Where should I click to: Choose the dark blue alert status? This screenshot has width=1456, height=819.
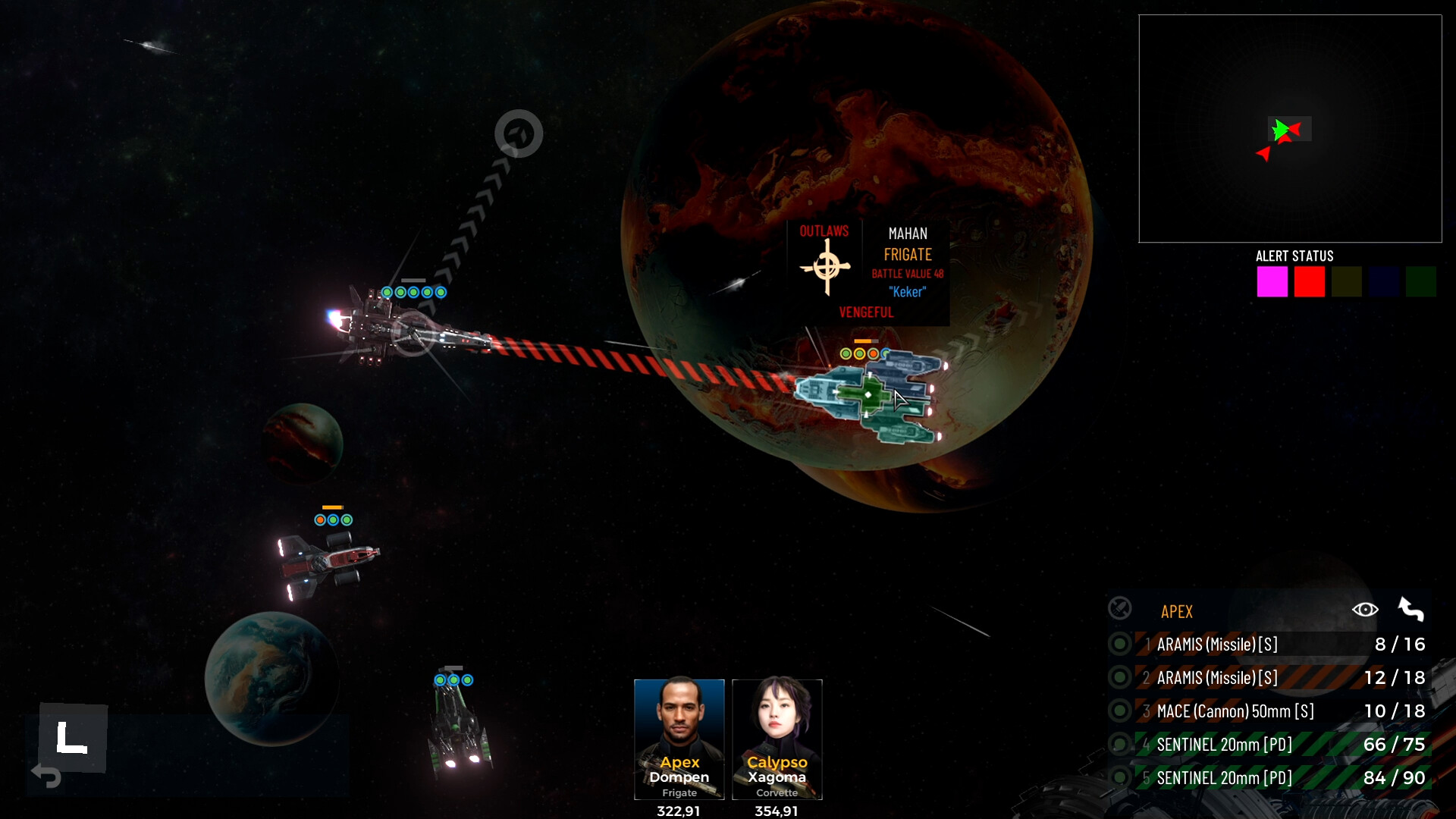[1383, 281]
